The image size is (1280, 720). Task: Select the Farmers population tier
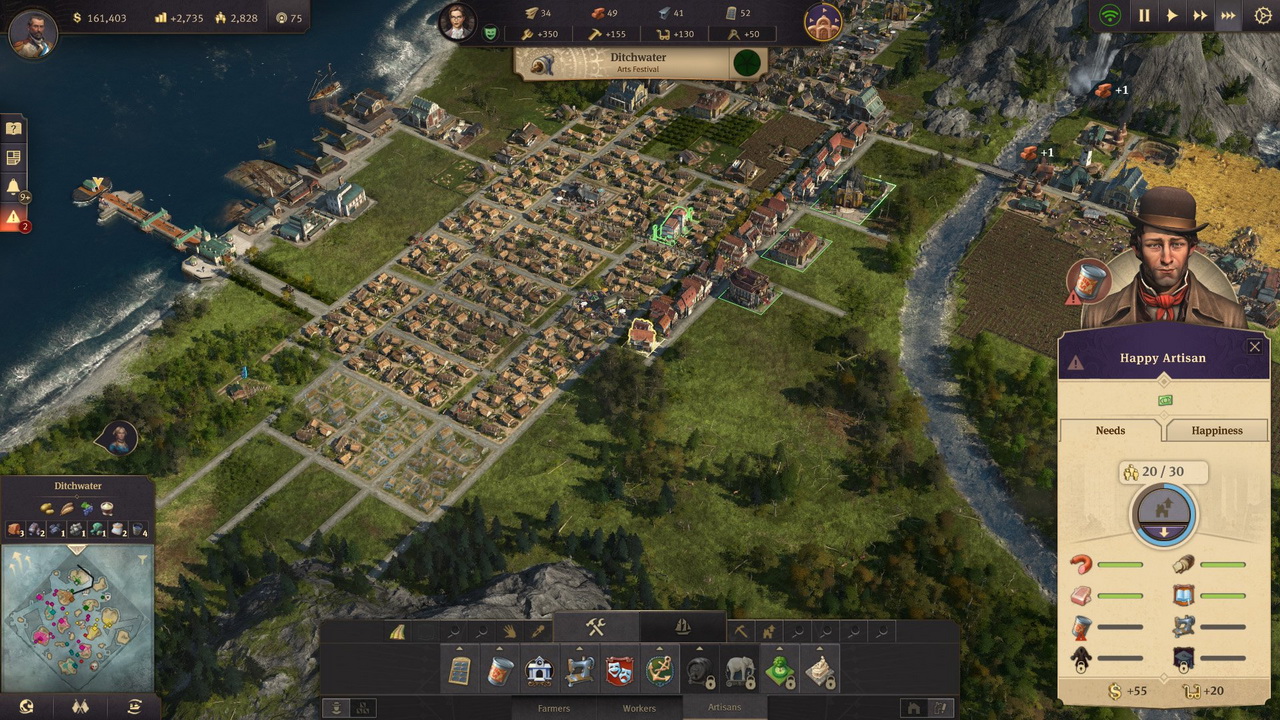pyautogui.click(x=554, y=708)
